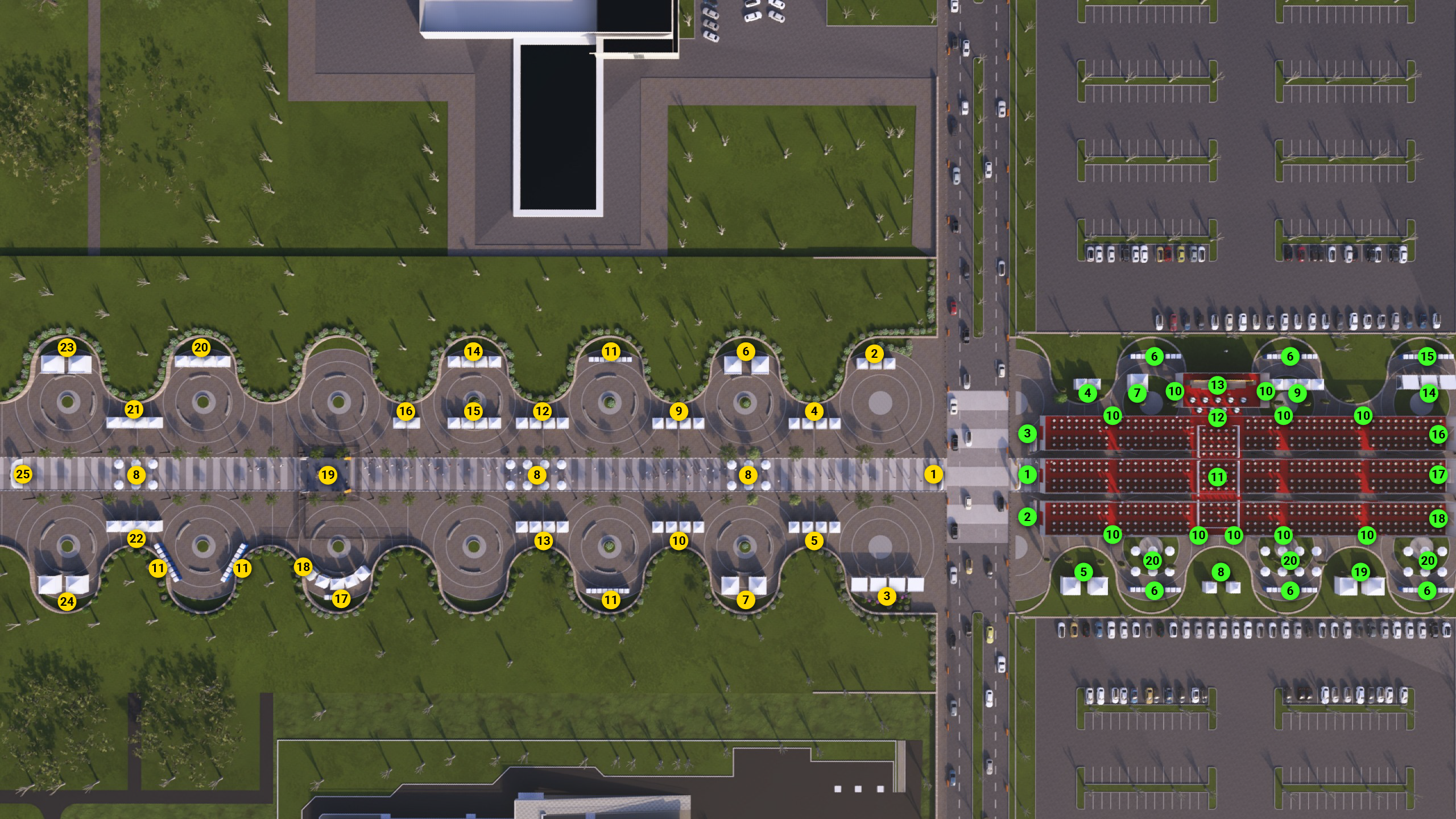Image resolution: width=1456 pixels, height=819 pixels.
Task: Open the green 5 marker
Action: pyautogui.click(x=1083, y=572)
